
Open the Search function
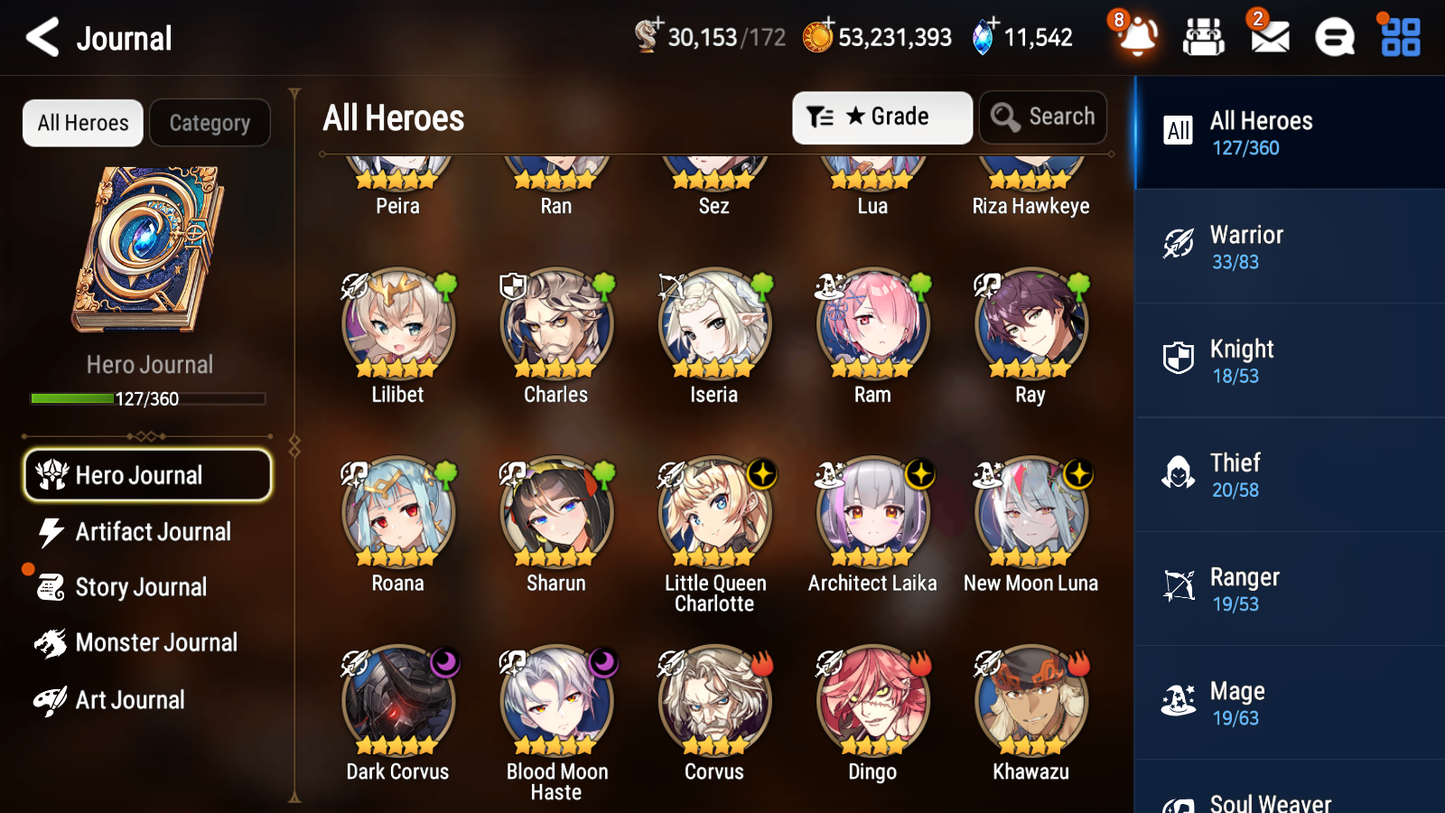point(1043,117)
